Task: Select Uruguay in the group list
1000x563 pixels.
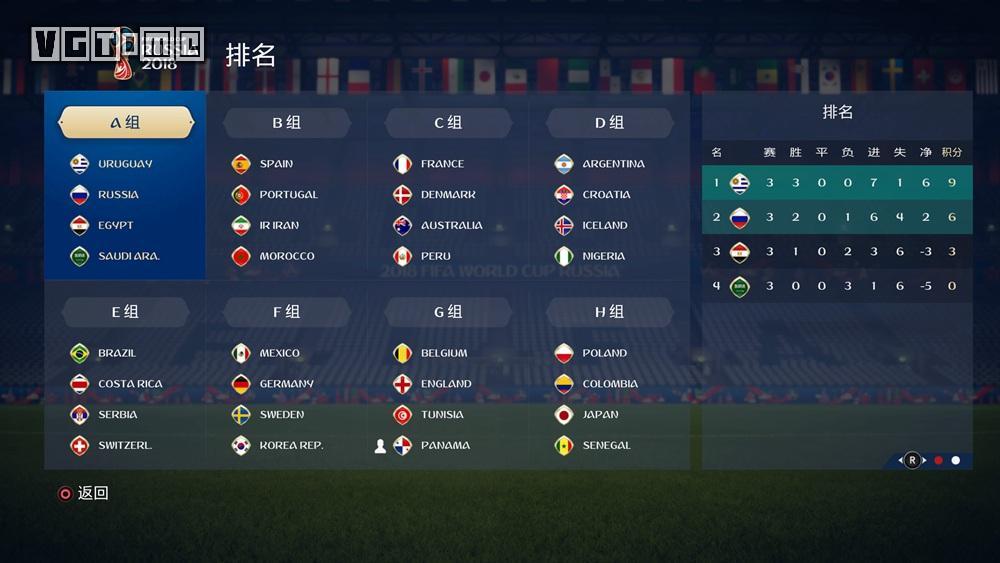Action: tap(124, 164)
